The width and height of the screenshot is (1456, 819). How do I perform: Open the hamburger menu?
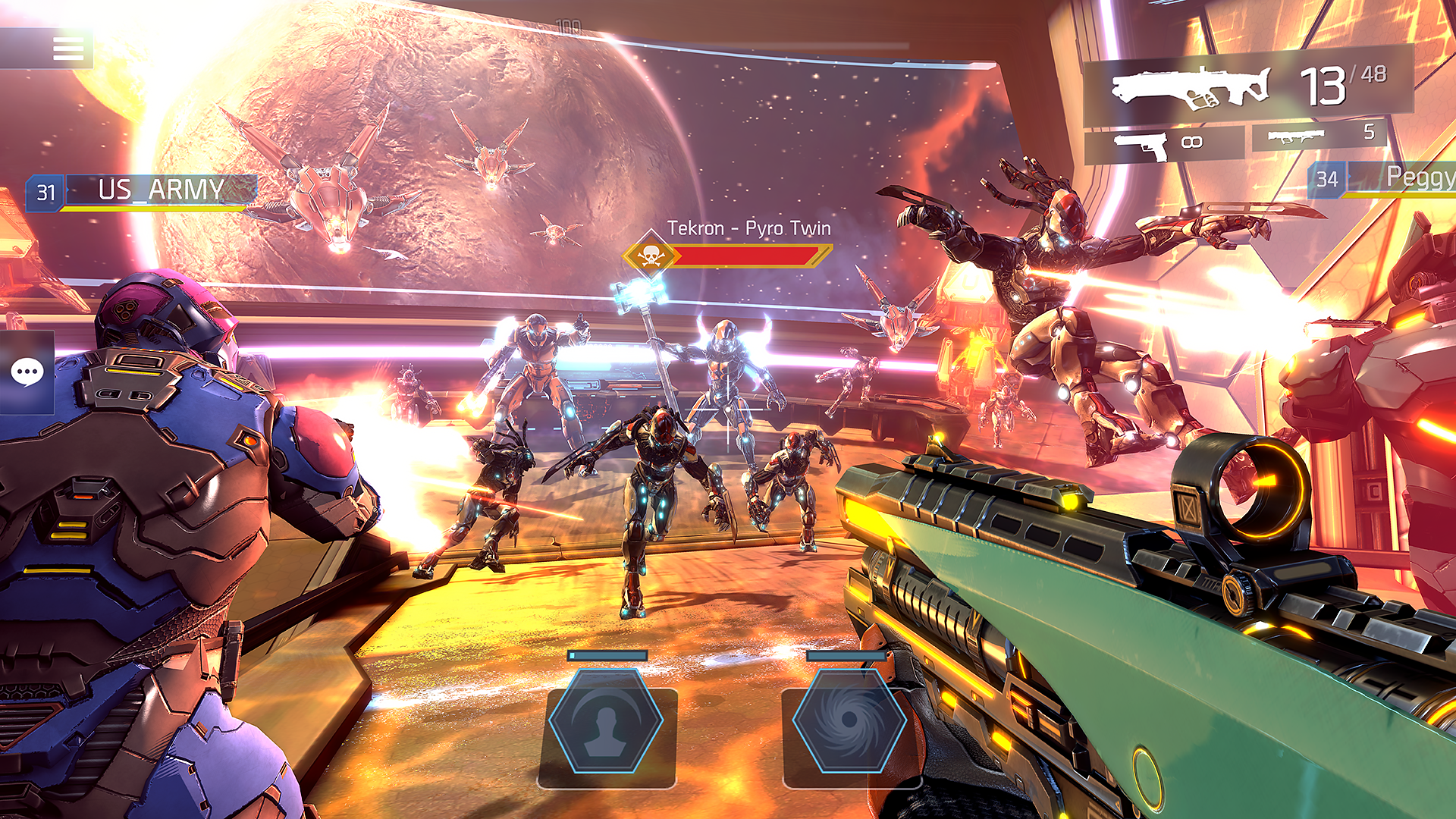click(x=69, y=49)
